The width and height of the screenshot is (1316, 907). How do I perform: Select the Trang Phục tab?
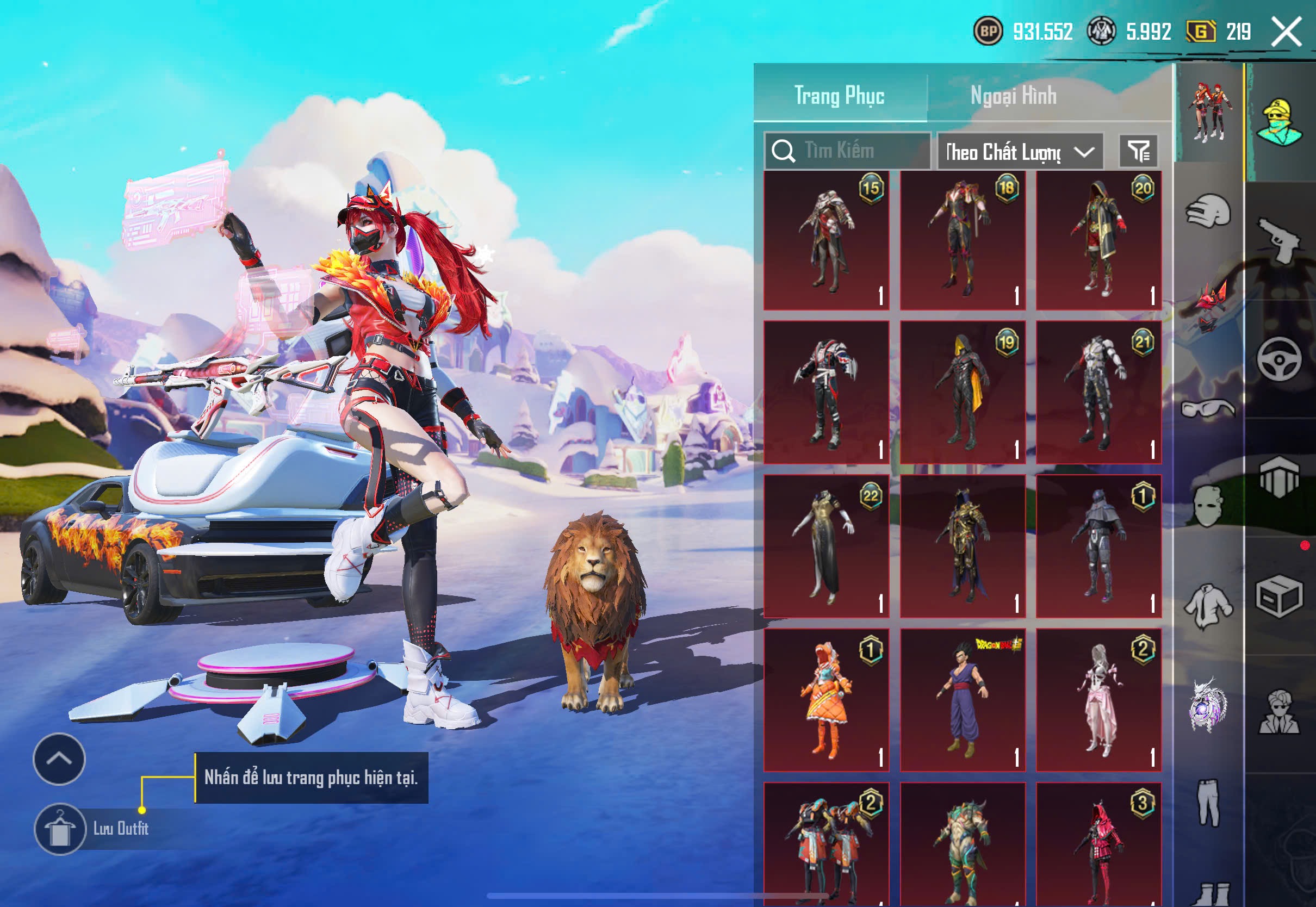click(839, 96)
